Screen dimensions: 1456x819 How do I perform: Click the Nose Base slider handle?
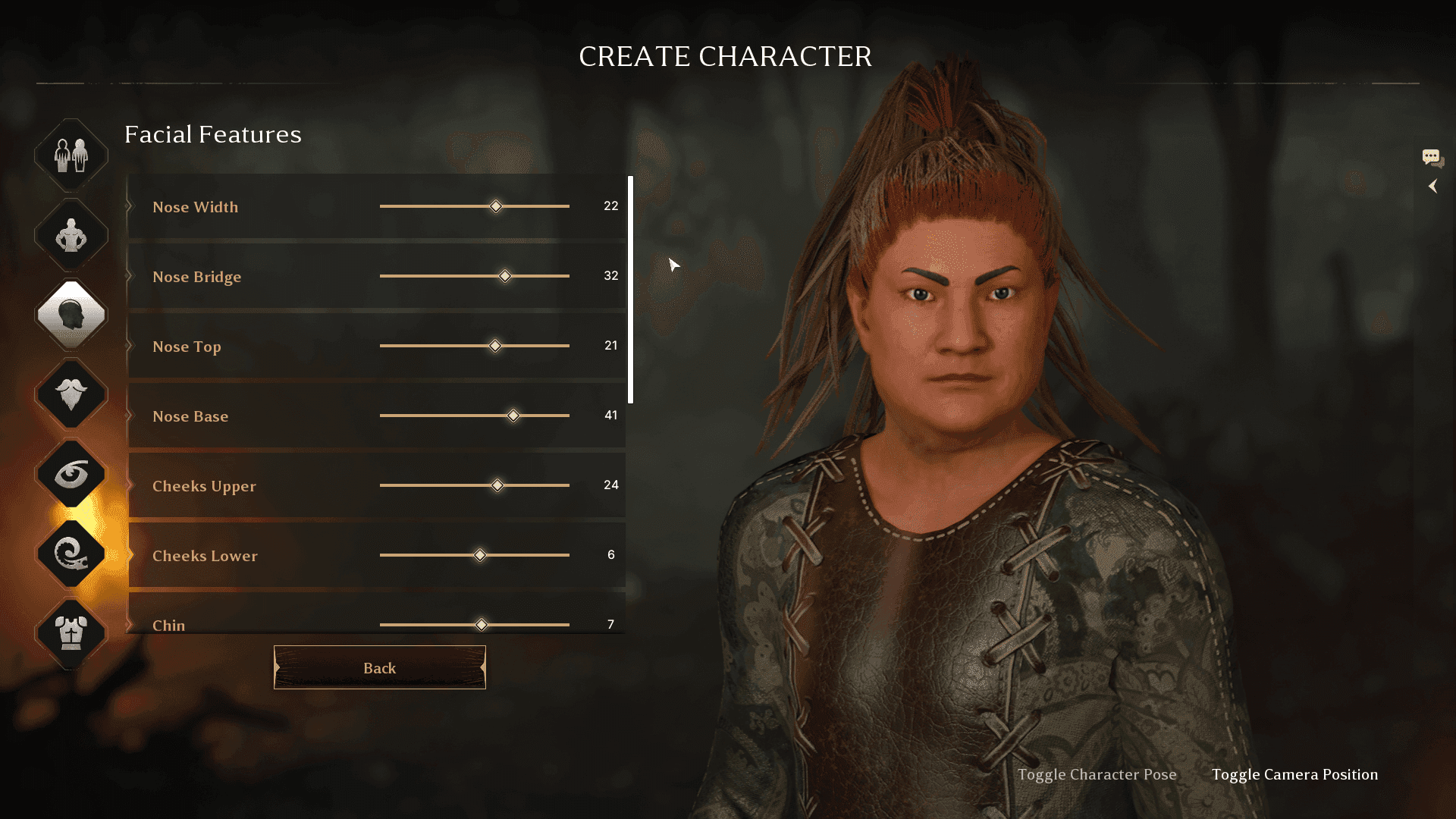[x=513, y=416]
